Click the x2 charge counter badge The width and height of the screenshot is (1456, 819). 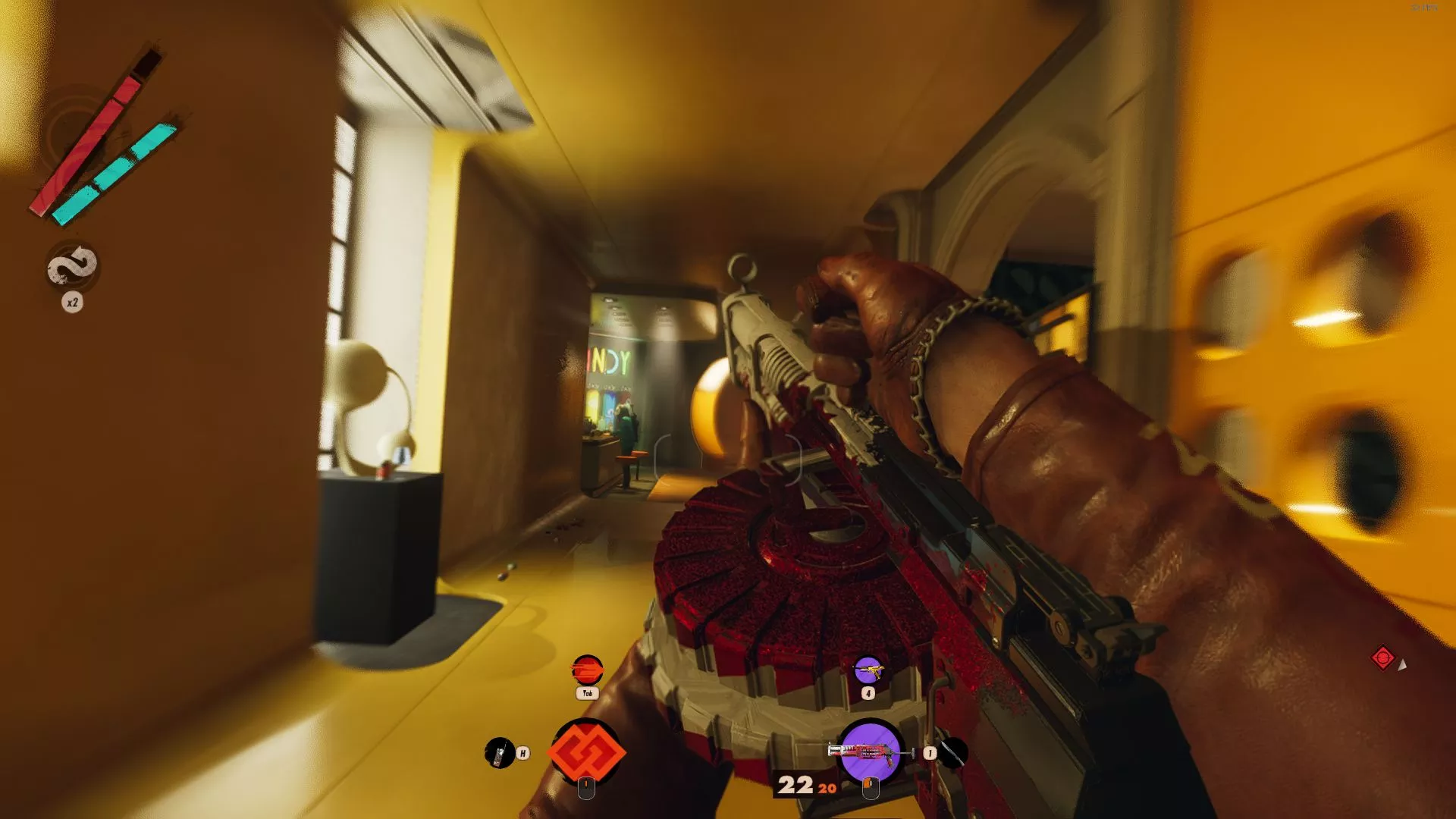(73, 301)
